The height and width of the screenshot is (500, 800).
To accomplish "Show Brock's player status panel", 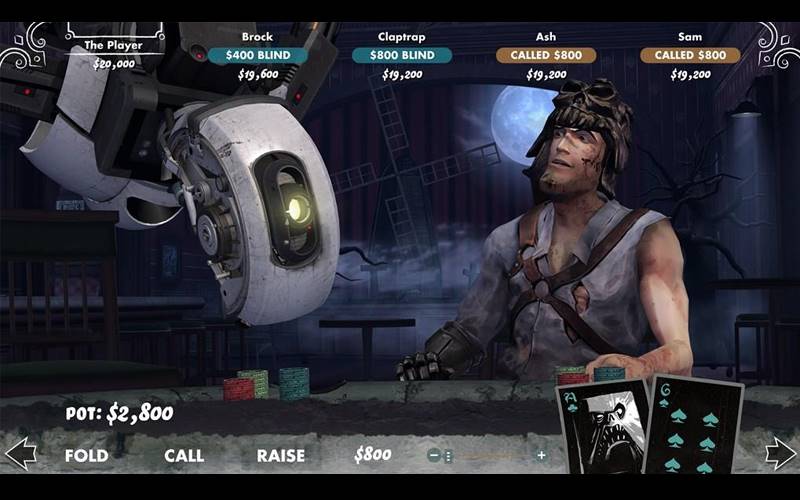I will [x=257, y=55].
